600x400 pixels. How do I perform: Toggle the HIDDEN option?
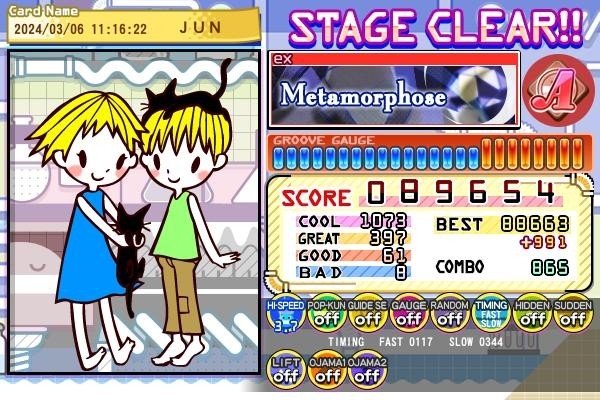point(531,315)
